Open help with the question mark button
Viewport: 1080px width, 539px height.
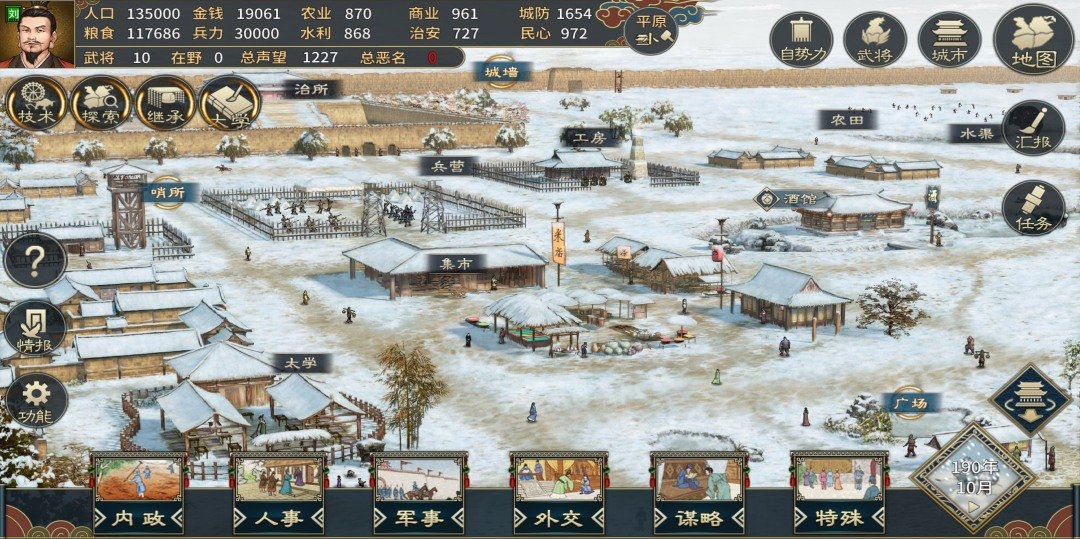coord(35,261)
